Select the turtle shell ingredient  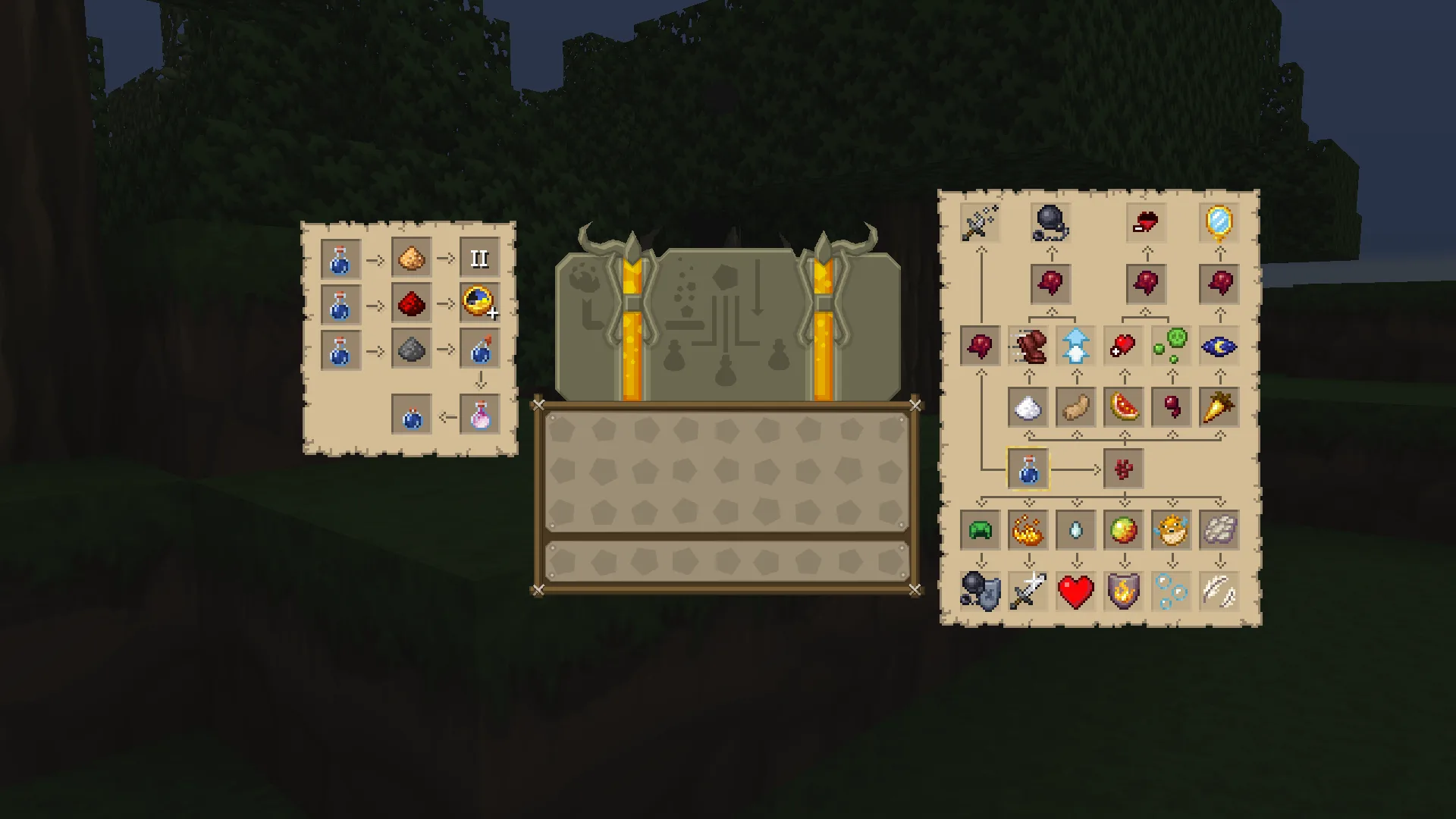(x=981, y=529)
